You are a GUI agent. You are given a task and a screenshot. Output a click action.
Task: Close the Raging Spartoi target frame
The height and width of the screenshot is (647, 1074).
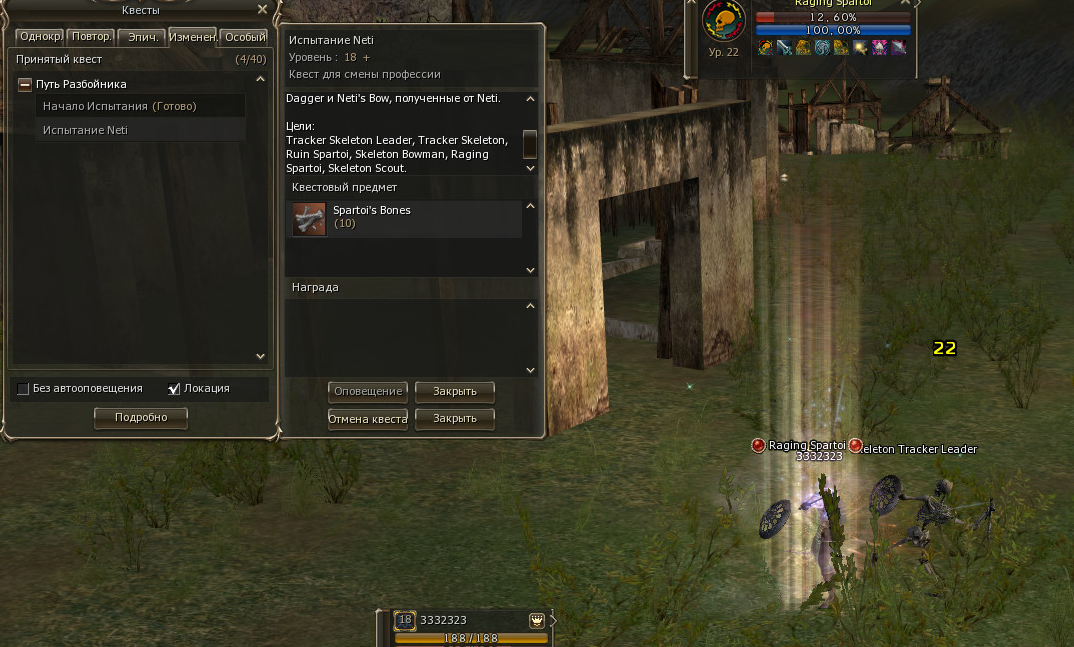pos(906,3)
